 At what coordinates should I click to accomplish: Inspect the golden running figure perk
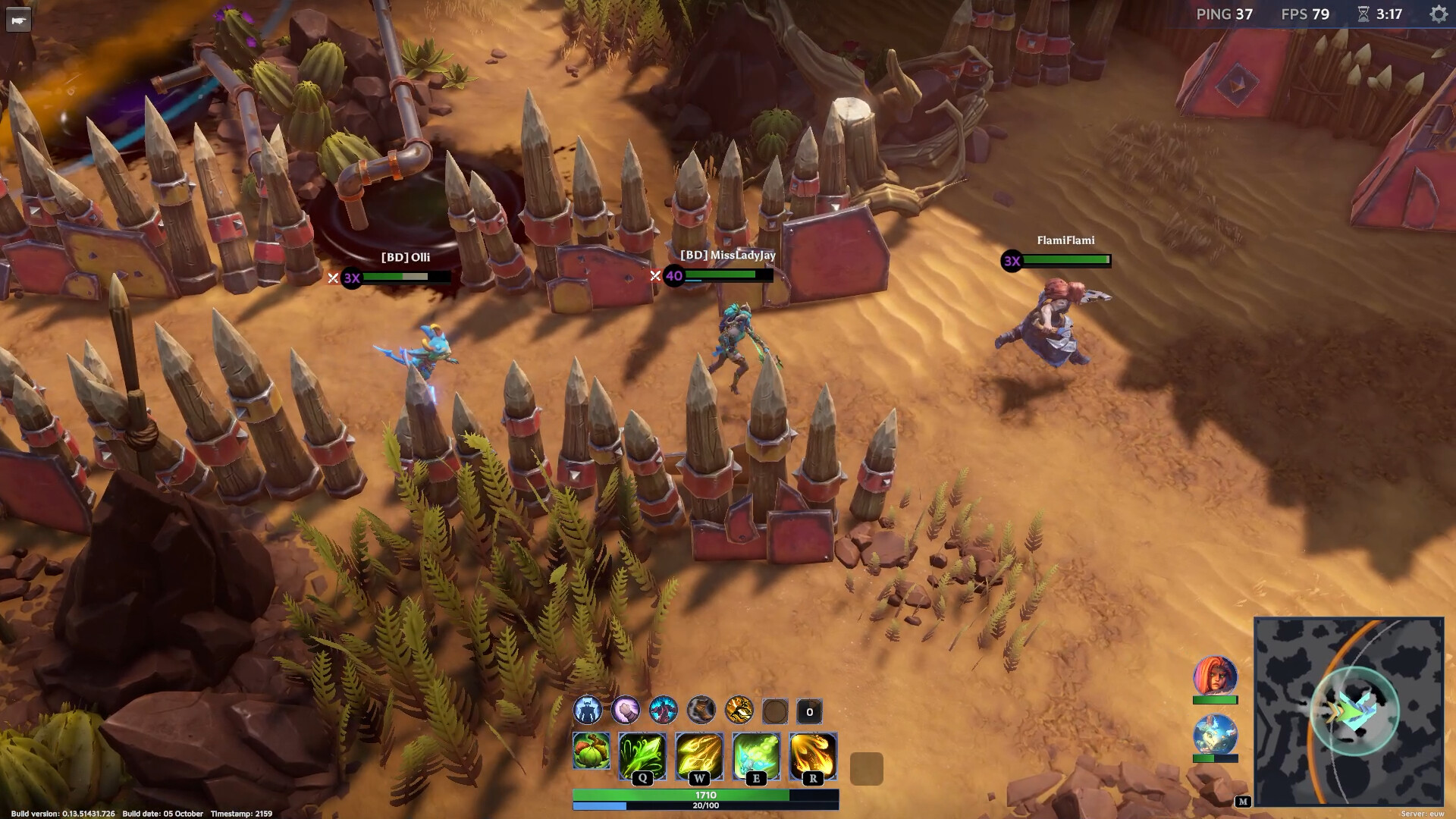(739, 711)
